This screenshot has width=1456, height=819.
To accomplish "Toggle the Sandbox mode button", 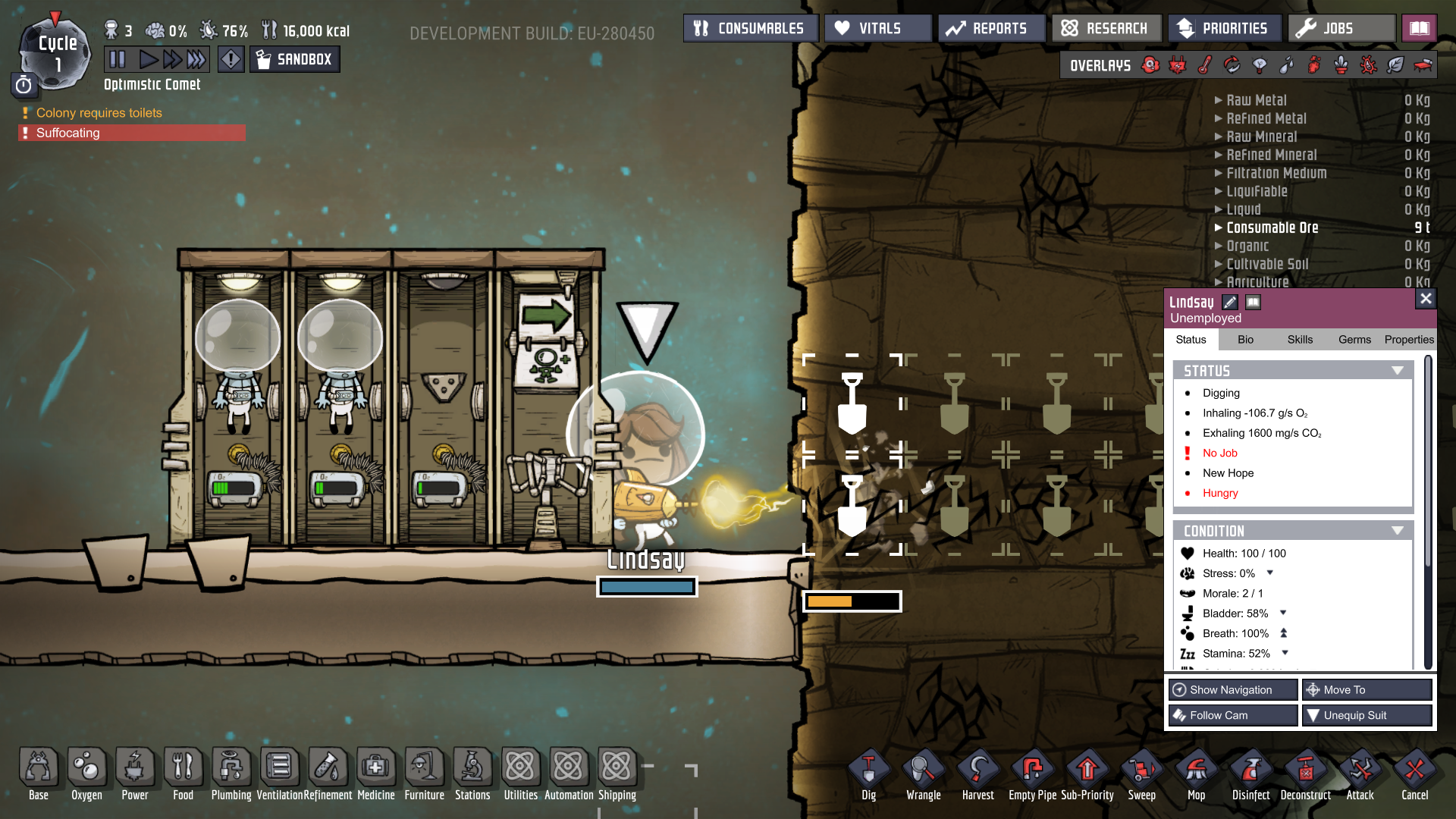I will (x=295, y=59).
